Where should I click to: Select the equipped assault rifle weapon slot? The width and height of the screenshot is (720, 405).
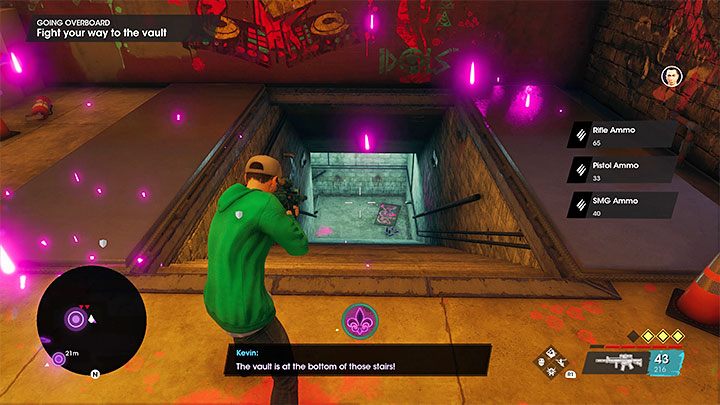tap(617, 362)
